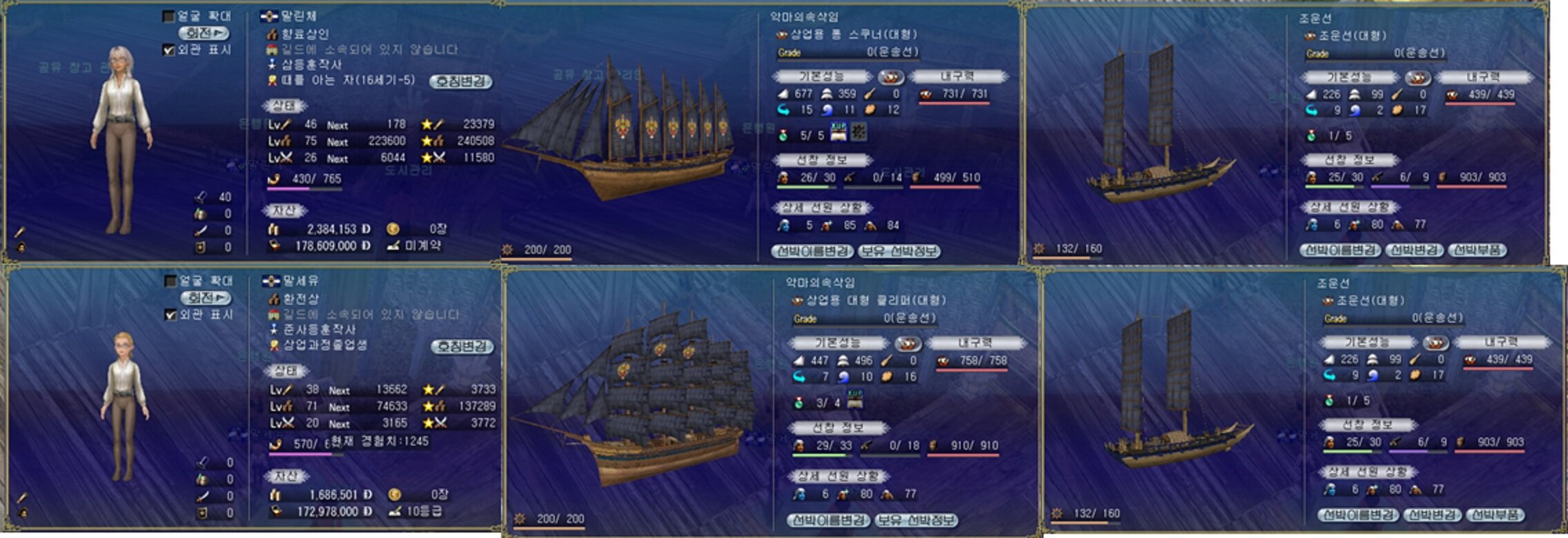Viewport: 1568px width, 538px height.
Task: Click ship icon button beside 기본성능 for 롱 스쿠너
Action: pyautogui.click(x=891, y=77)
